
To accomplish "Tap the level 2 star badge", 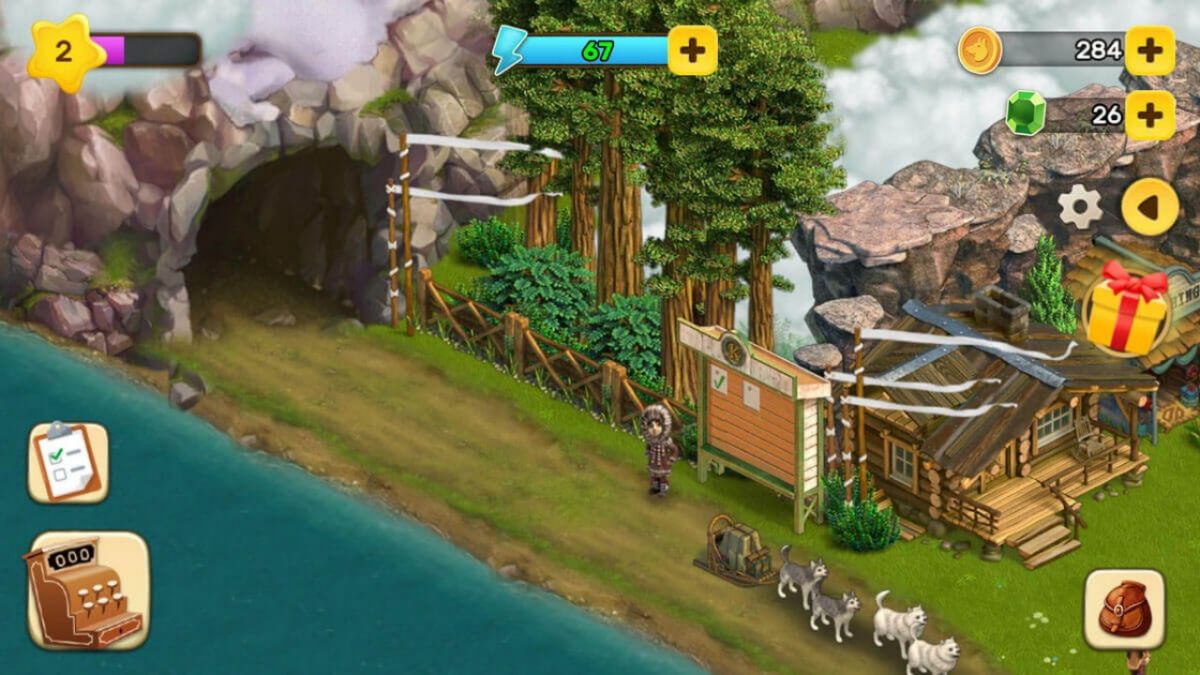I will tap(64, 52).
